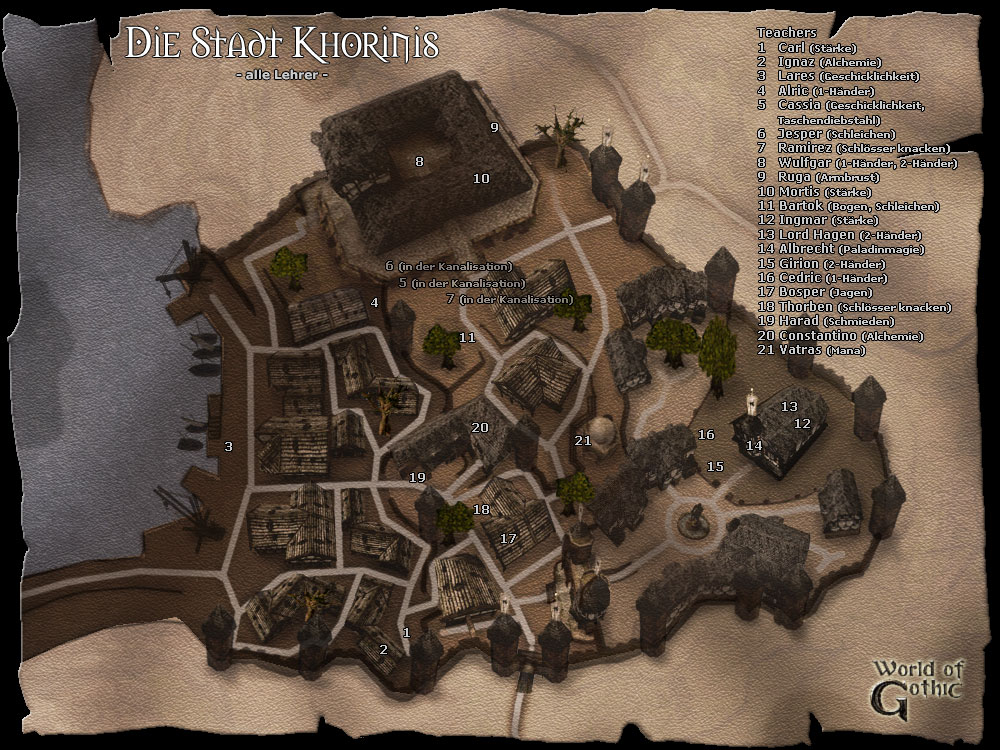Select map marker 17 on the map
This screenshot has height=750, width=1000.
pyautogui.click(x=508, y=538)
